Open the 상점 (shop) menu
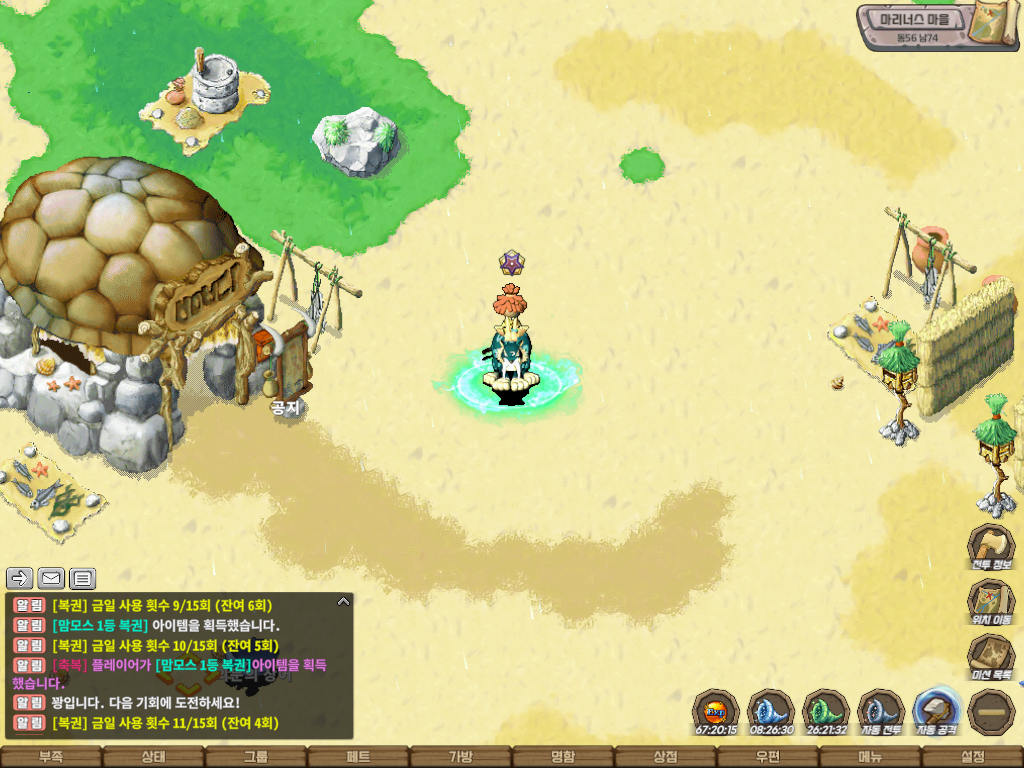Viewport: 1024px width, 768px height. [x=665, y=757]
